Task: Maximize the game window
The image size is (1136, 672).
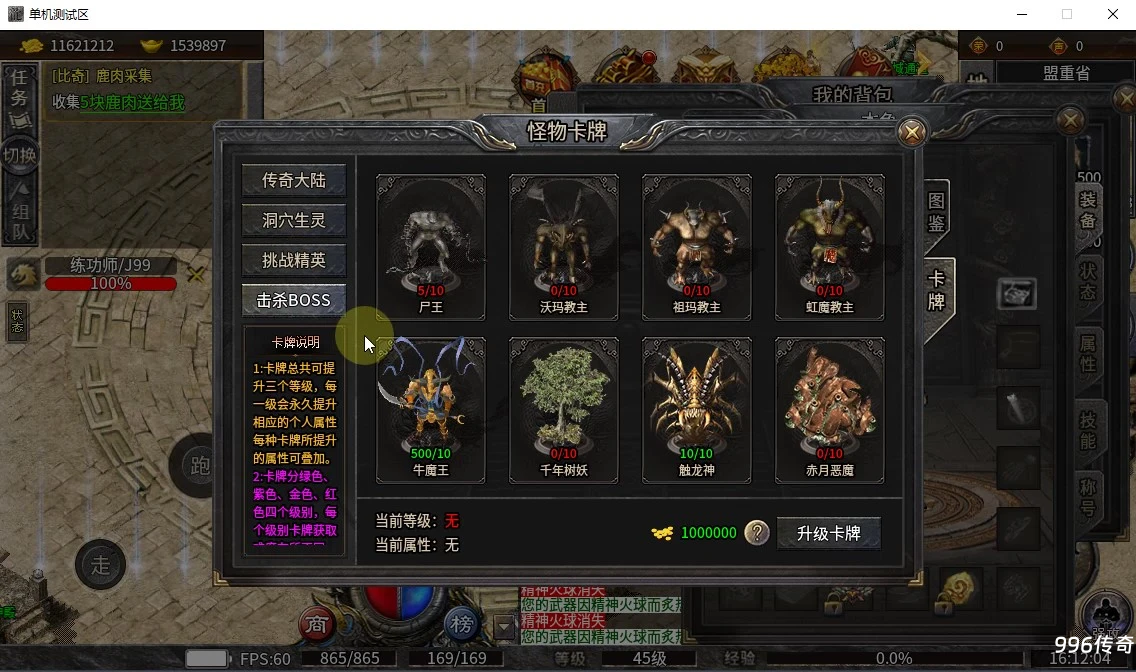Action: coord(1067,14)
